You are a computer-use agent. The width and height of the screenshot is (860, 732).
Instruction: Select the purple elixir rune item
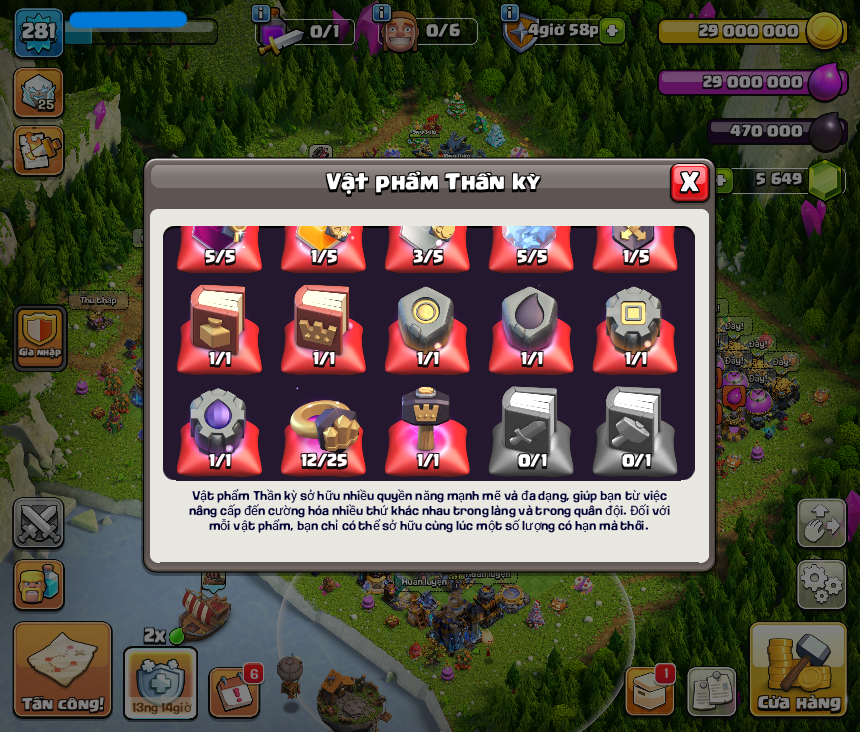(x=219, y=427)
